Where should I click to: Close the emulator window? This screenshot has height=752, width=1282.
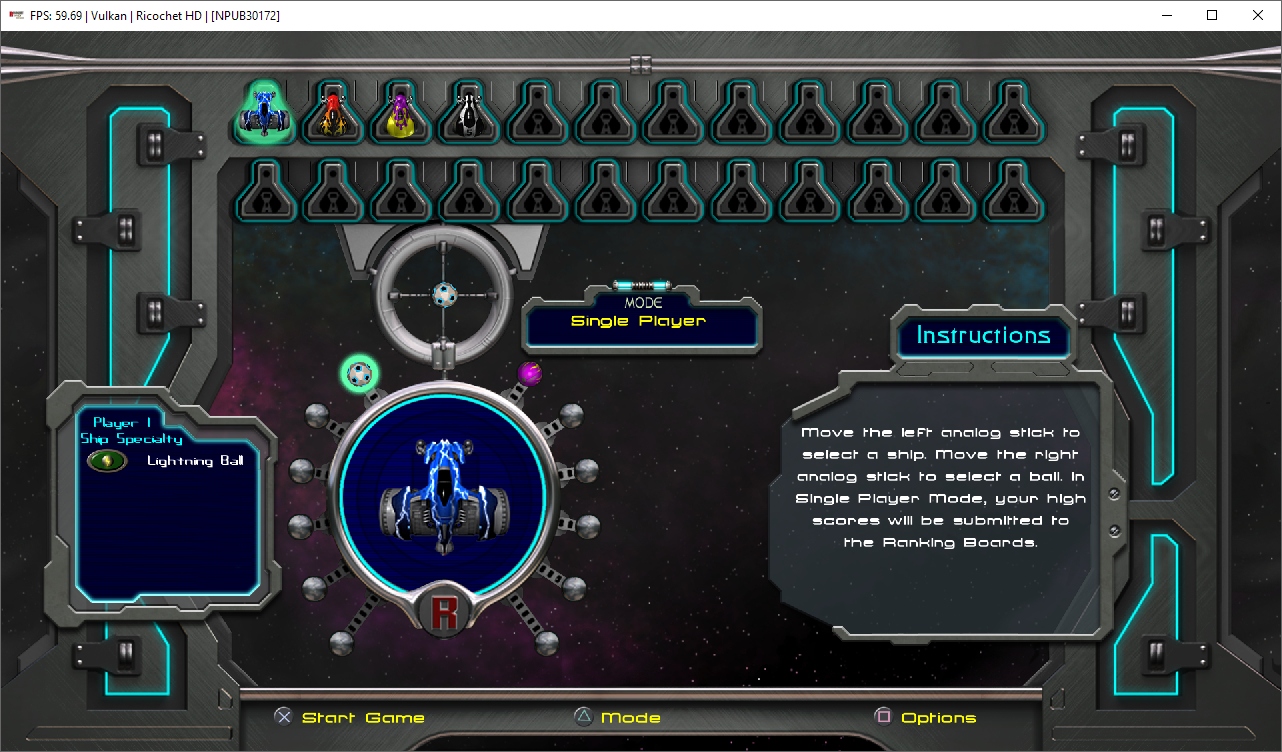tap(1258, 15)
